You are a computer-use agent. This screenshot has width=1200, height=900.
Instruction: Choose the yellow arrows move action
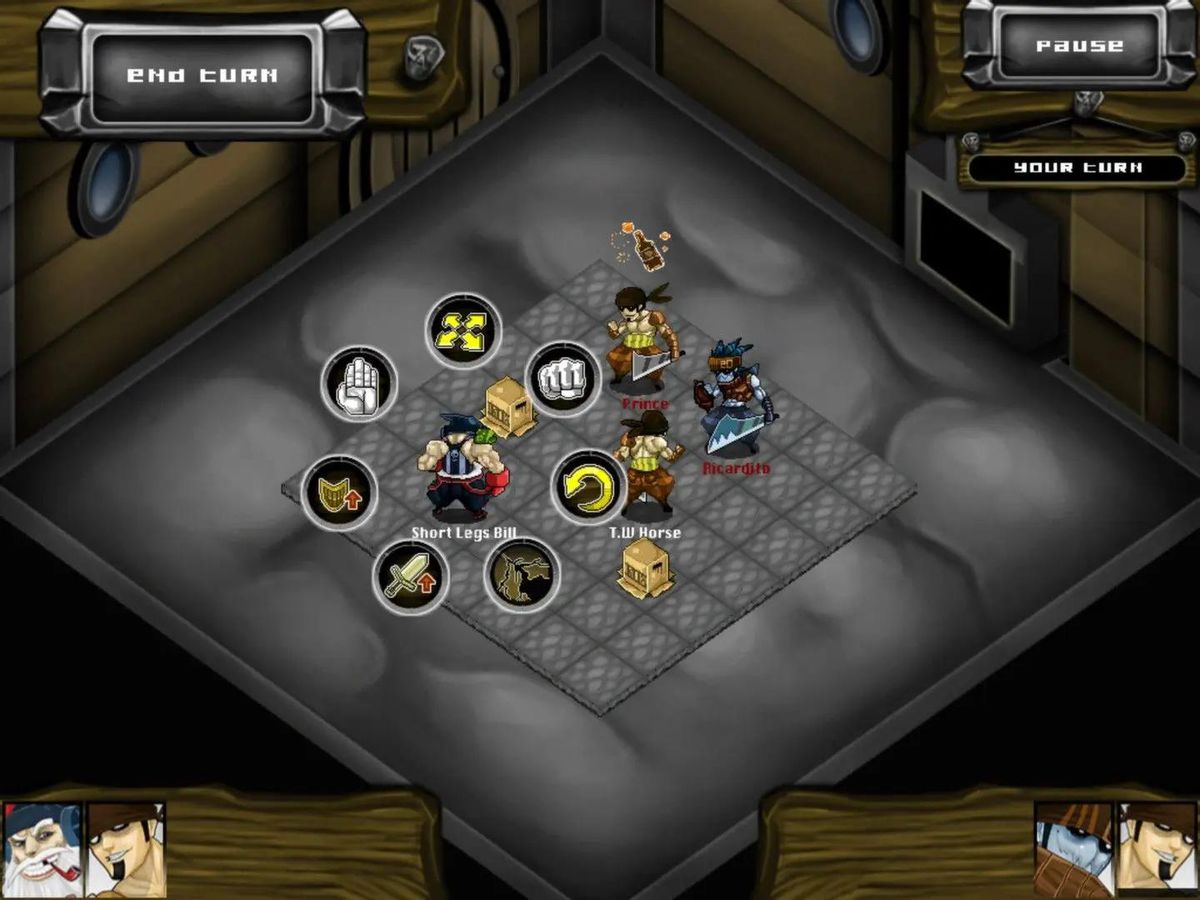(x=463, y=331)
